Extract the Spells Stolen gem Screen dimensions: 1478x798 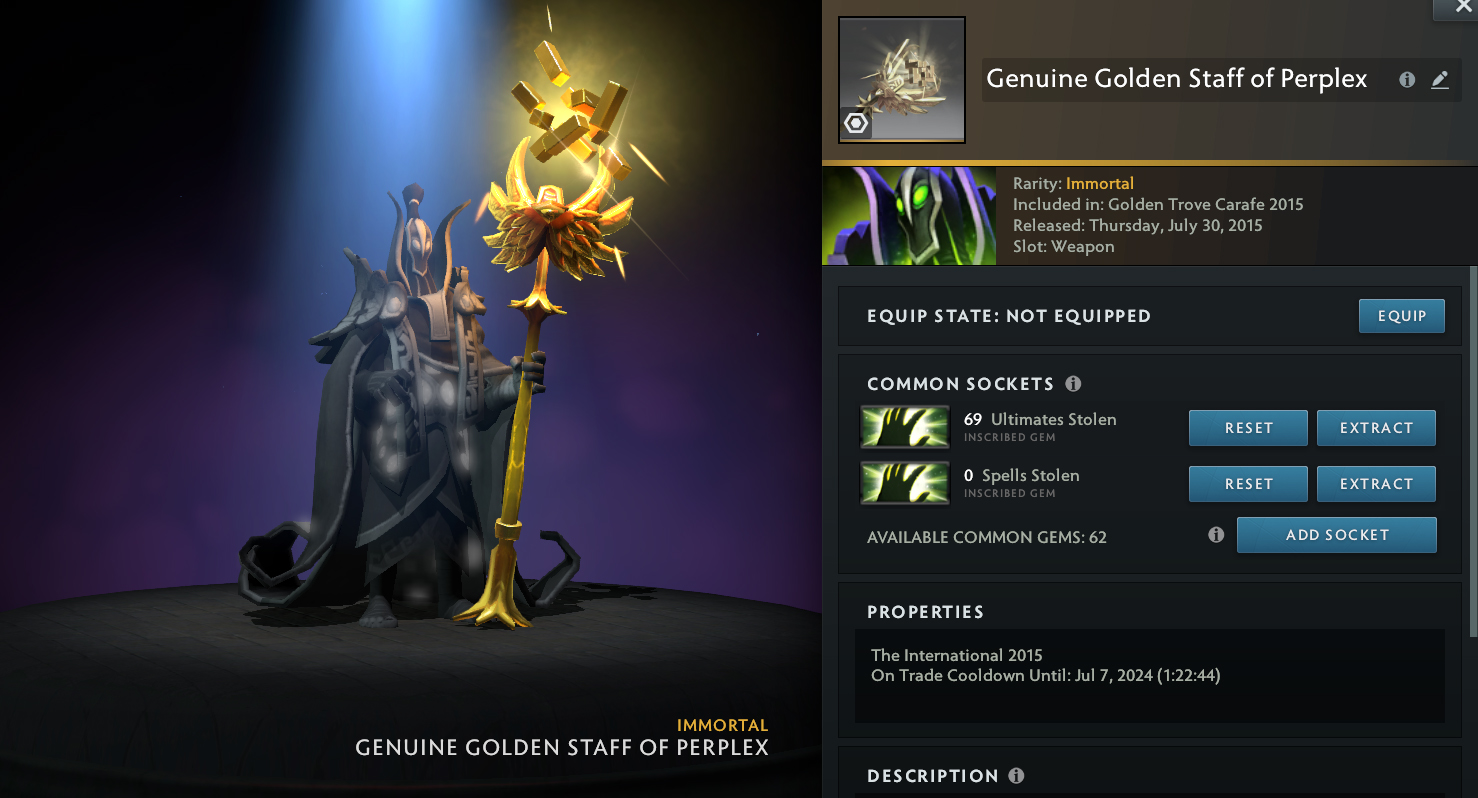click(x=1376, y=484)
